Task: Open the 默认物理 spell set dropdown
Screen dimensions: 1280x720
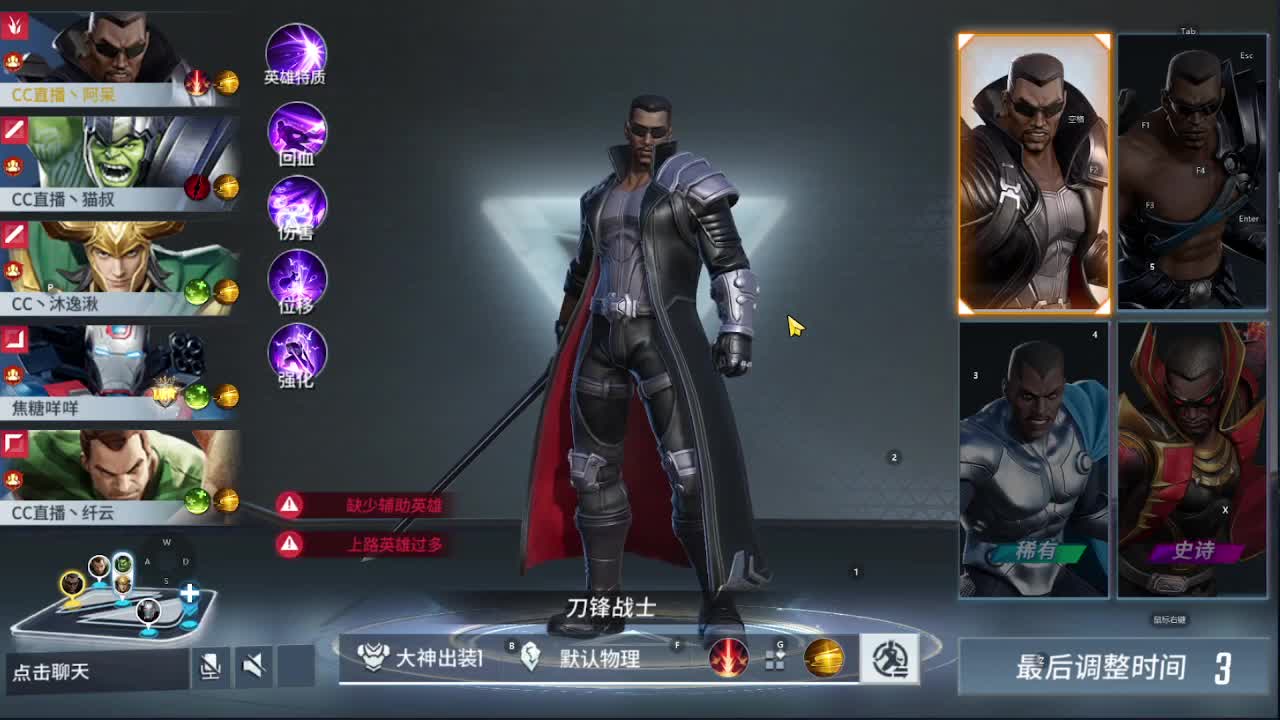Action: pyautogui.click(x=570, y=659)
